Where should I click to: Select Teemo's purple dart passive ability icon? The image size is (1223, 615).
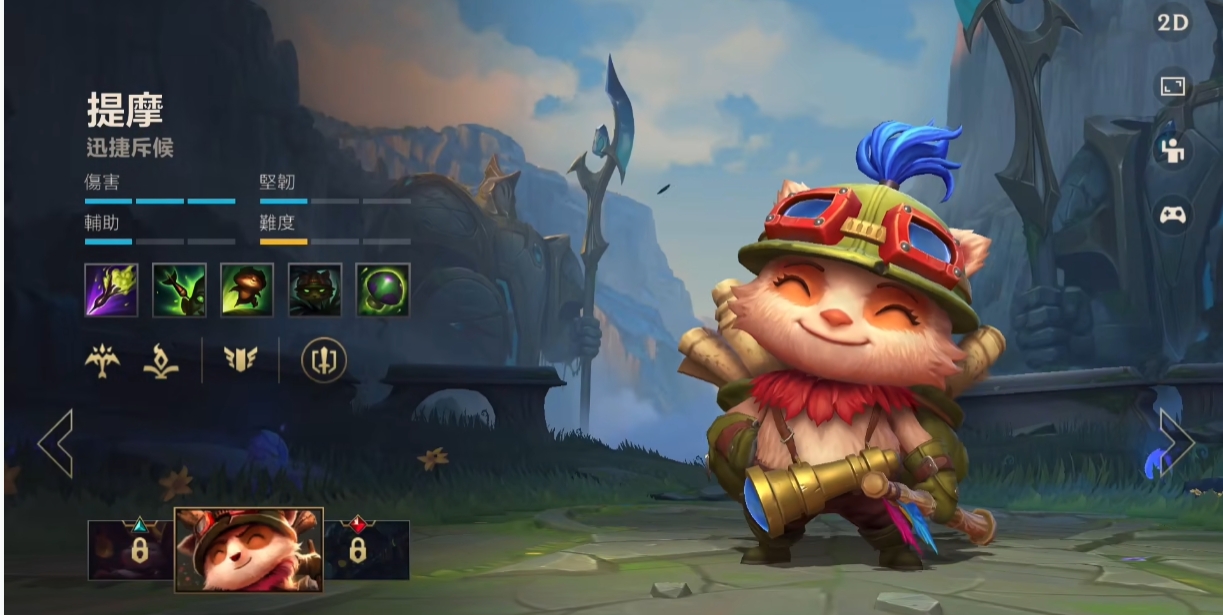click(x=111, y=290)
